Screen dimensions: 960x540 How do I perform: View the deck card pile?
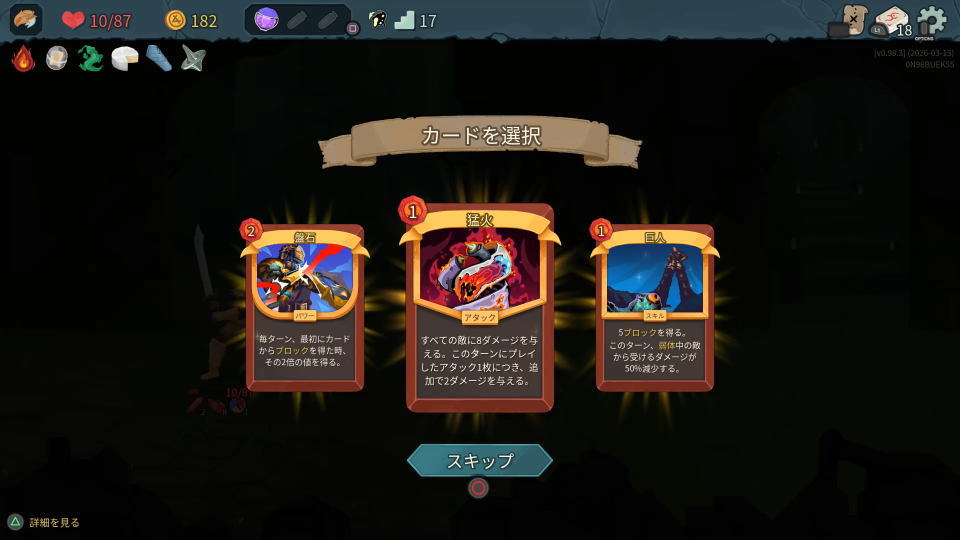pyautogui.click(x=890, y=20)
